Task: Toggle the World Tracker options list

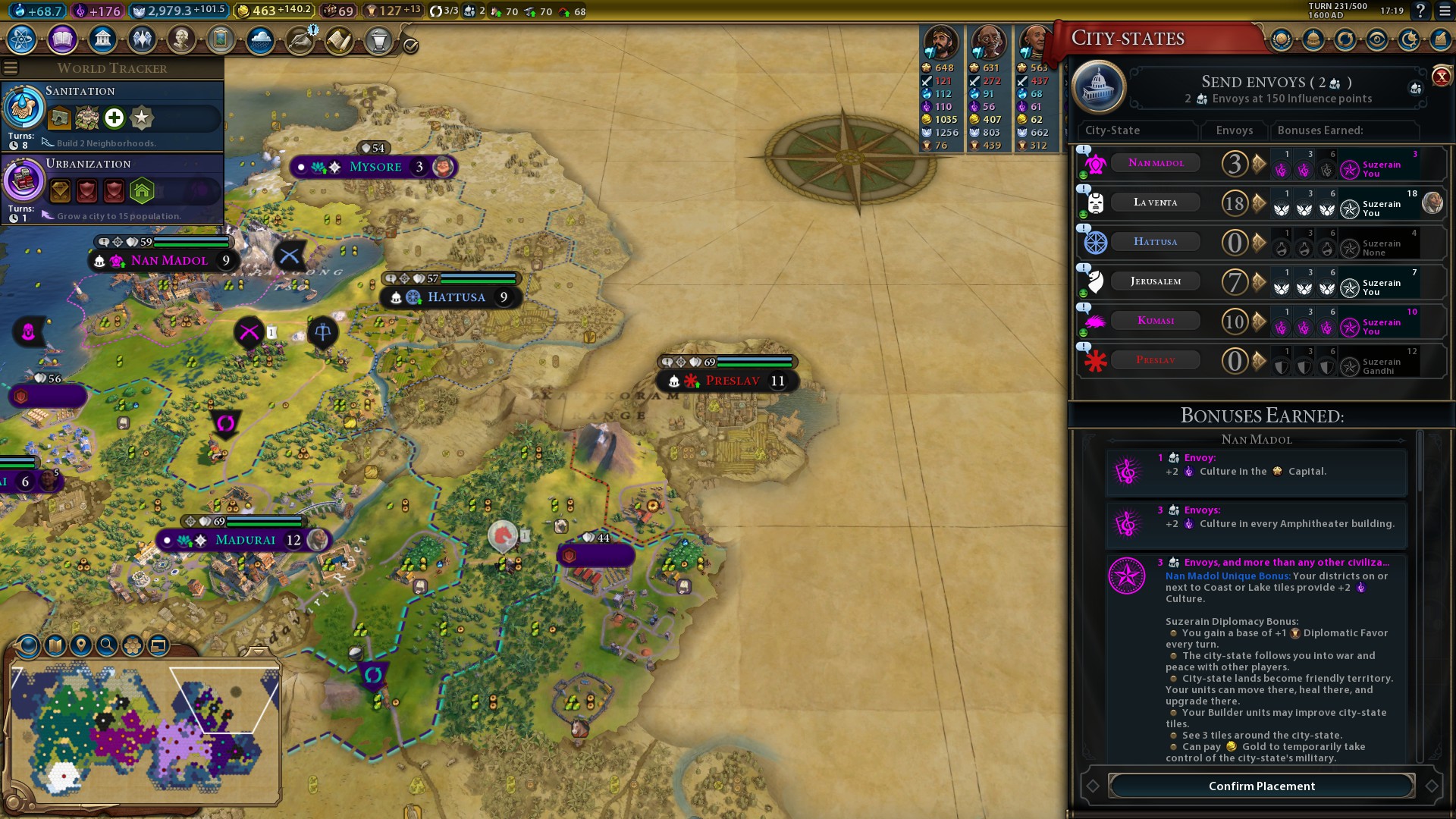Action: (11, 68)
